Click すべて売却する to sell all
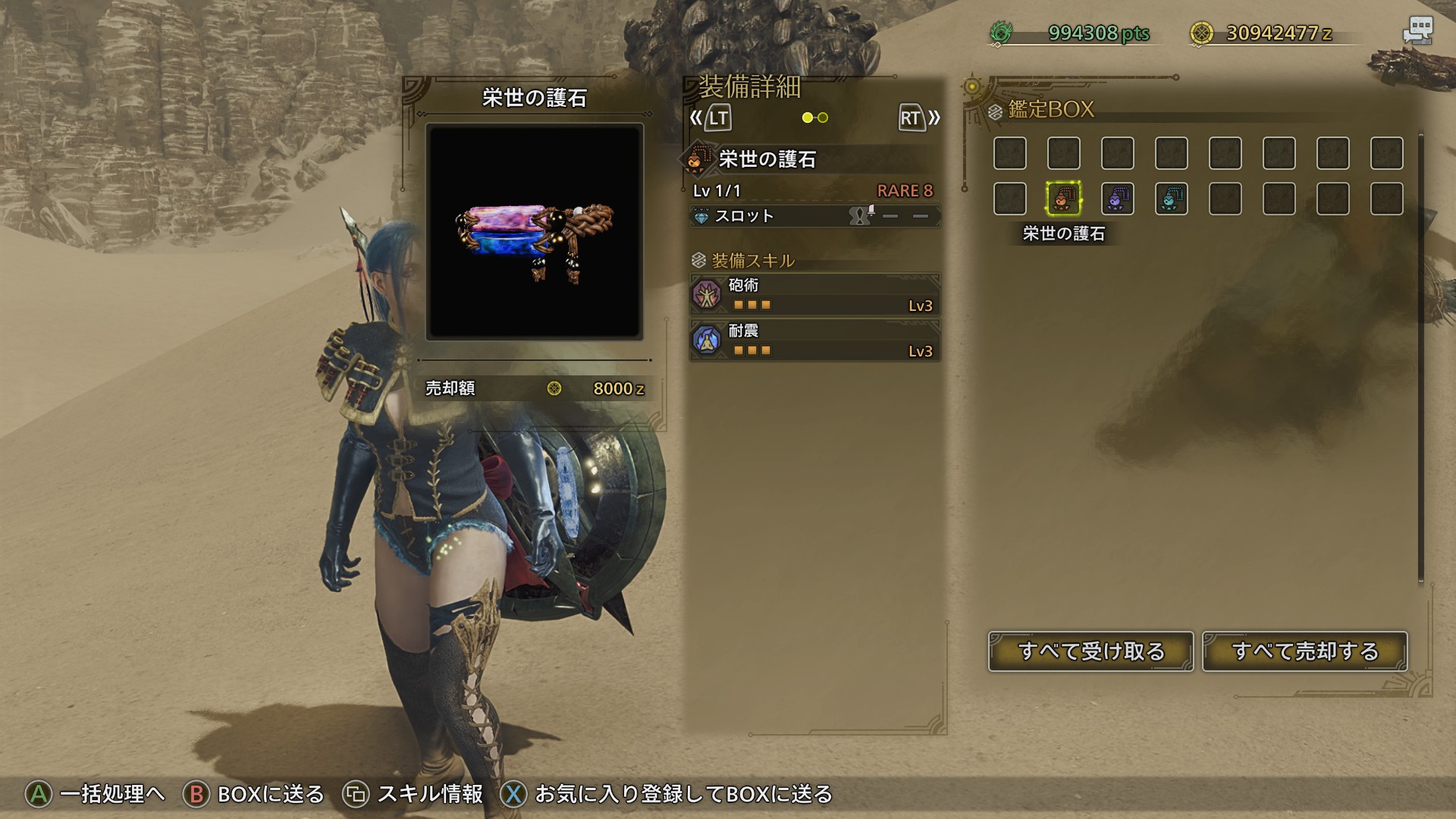 pyautogui.click(x=1304, y=651)
